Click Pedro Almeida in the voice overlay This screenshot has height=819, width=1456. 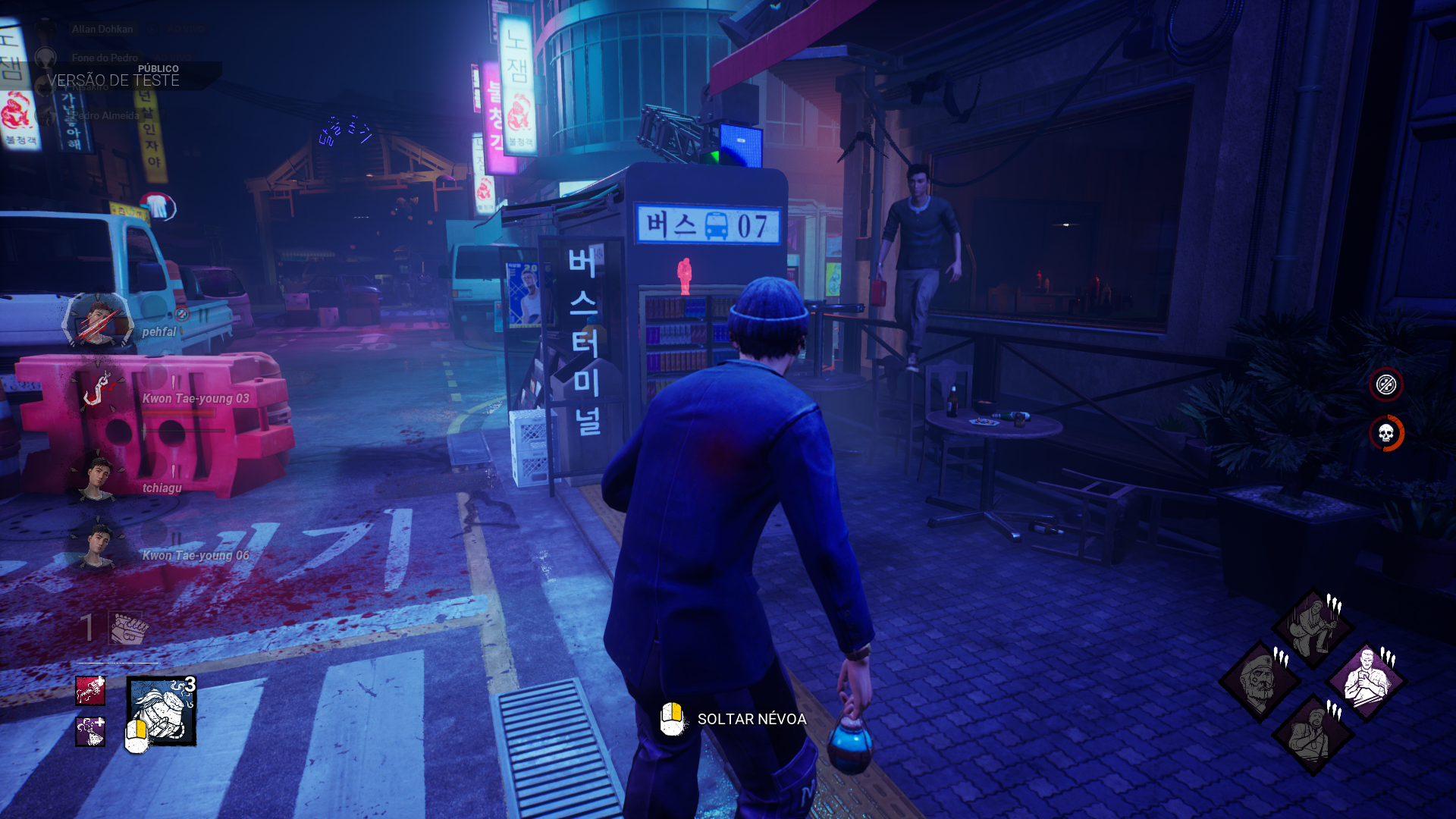106,115
